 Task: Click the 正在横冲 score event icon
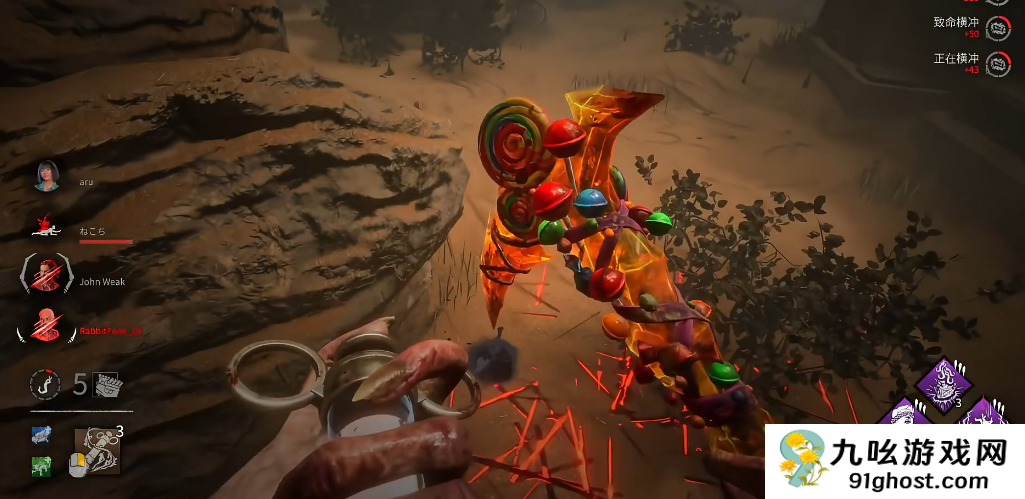click(998, 63)
